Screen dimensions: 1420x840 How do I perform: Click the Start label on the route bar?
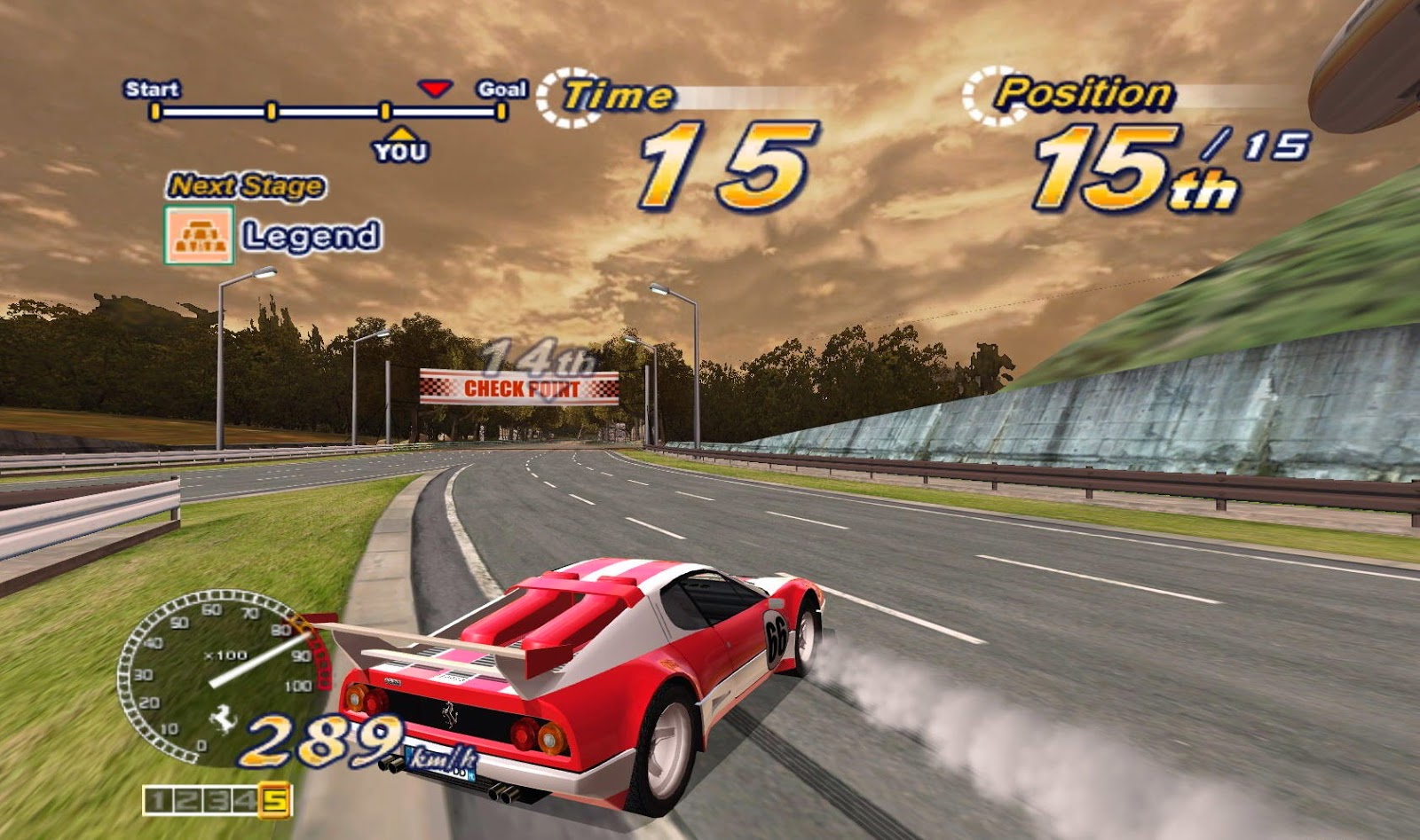click(153, 89)
